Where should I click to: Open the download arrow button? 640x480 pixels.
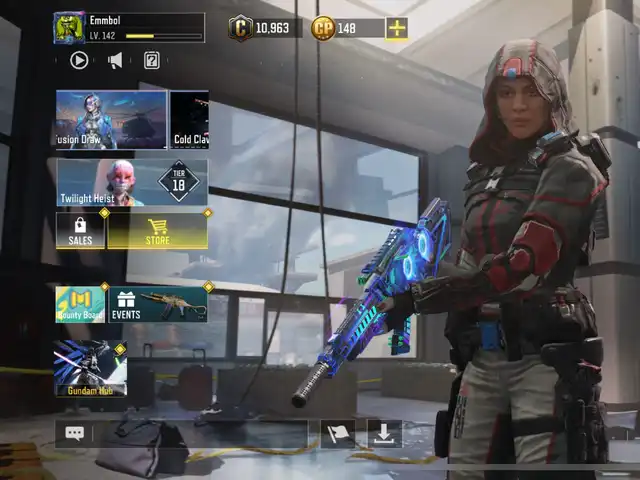coord(384,433)
